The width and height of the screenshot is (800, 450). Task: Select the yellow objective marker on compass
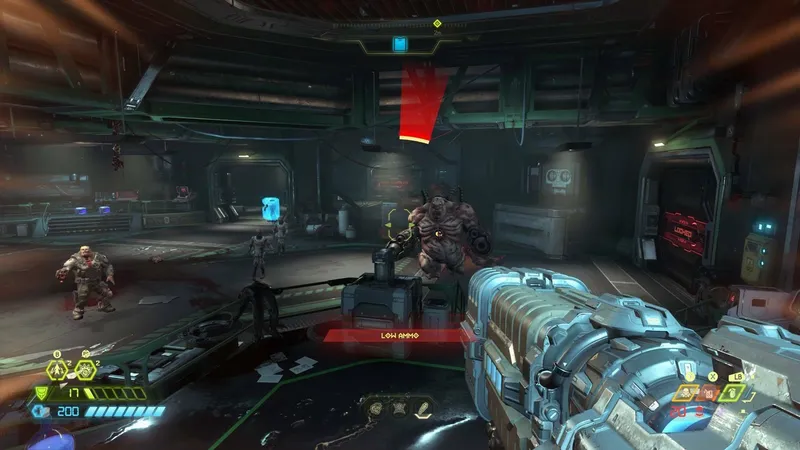pyautogui.click(x=437, y=23)
